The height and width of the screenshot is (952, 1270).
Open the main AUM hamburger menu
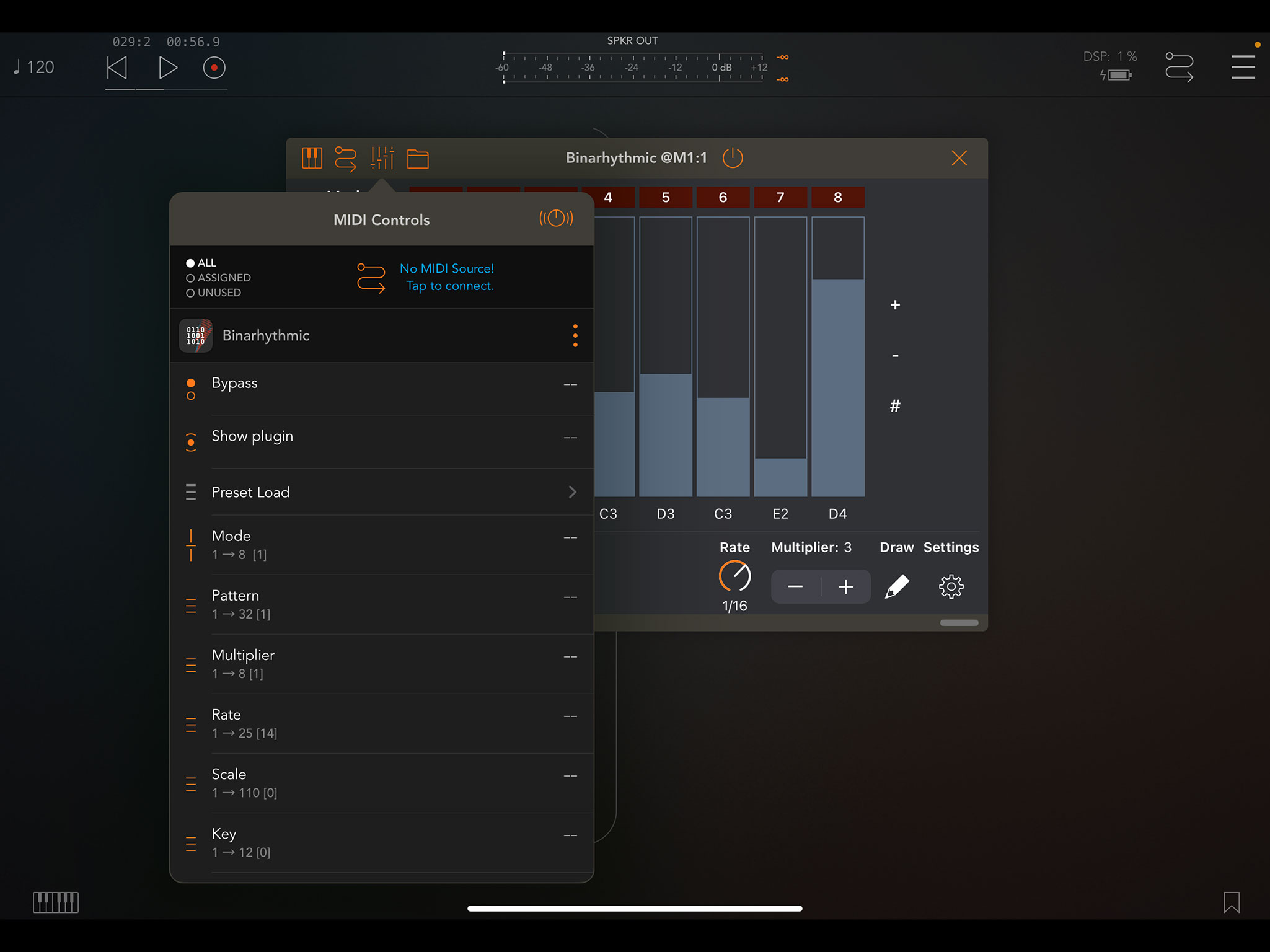[1243, 67]
